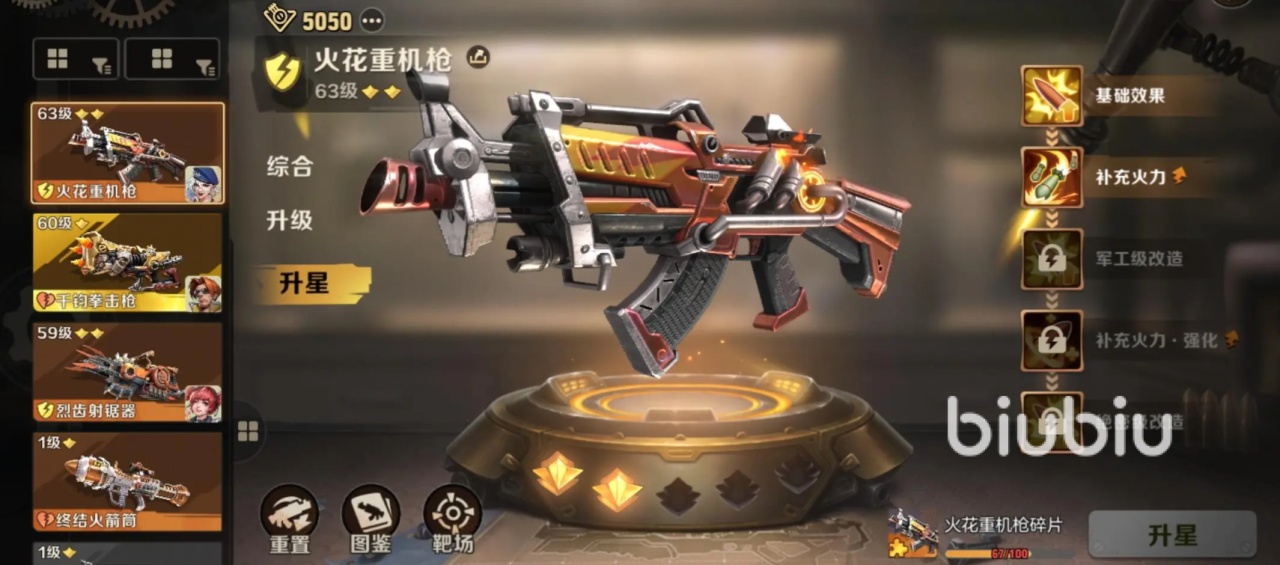The width and height of the screenshot is (1280, 565).
Task: Click the share icon next to weapon name
Action: click(478, 58)
